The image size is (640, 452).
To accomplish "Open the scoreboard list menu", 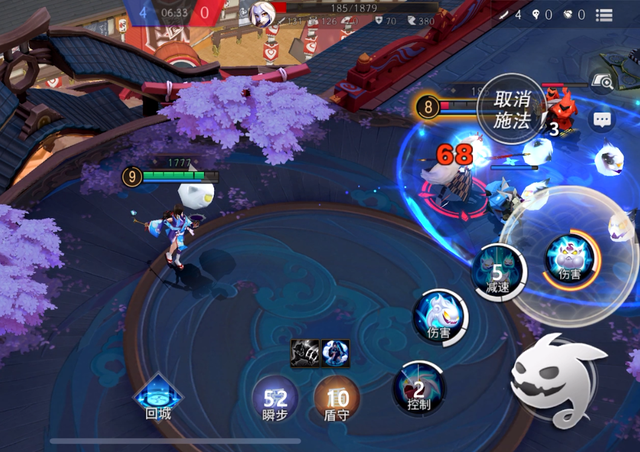I will [x=604, y=15].
